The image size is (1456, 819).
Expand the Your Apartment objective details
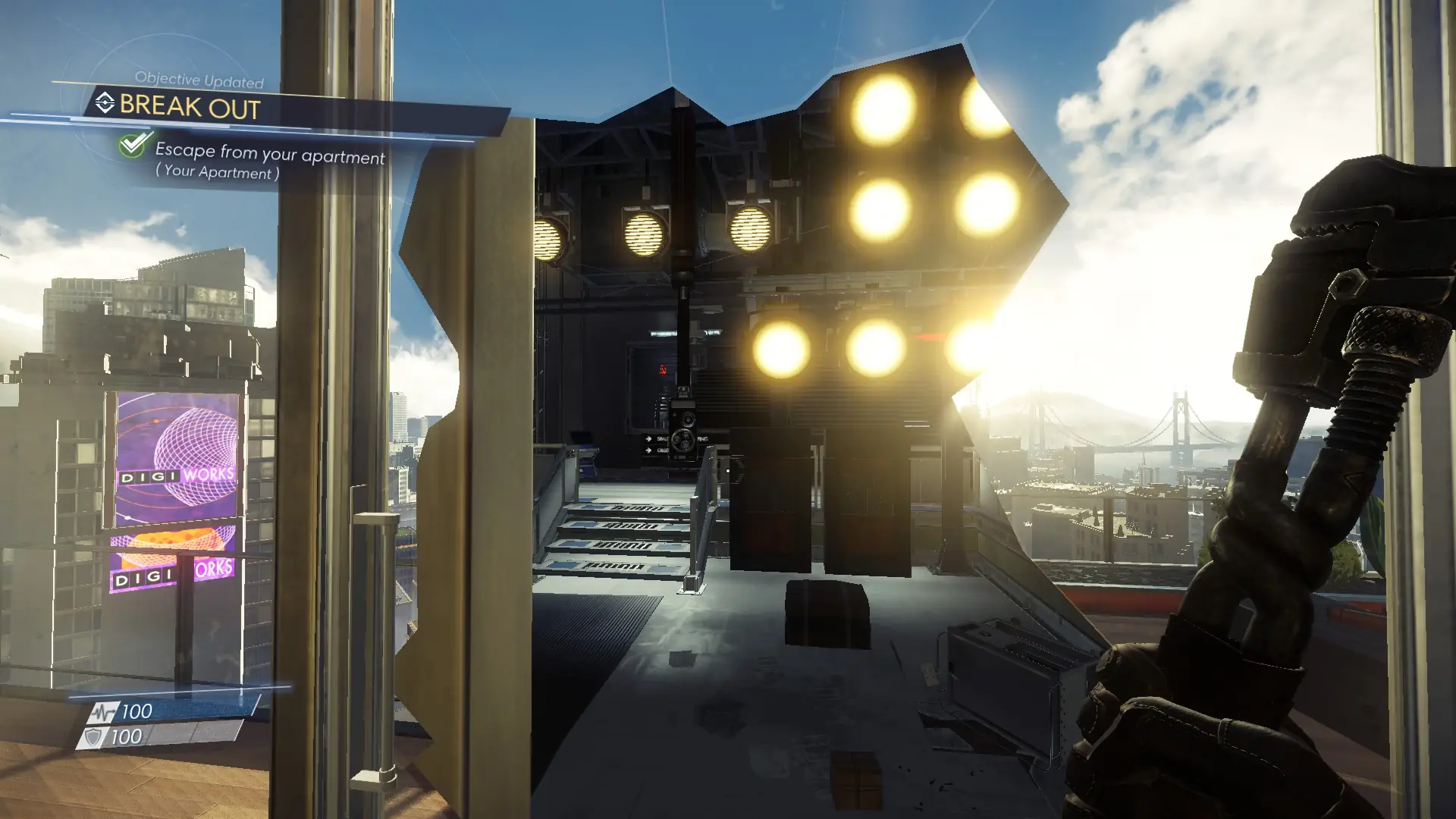click(x=216, y=174)
